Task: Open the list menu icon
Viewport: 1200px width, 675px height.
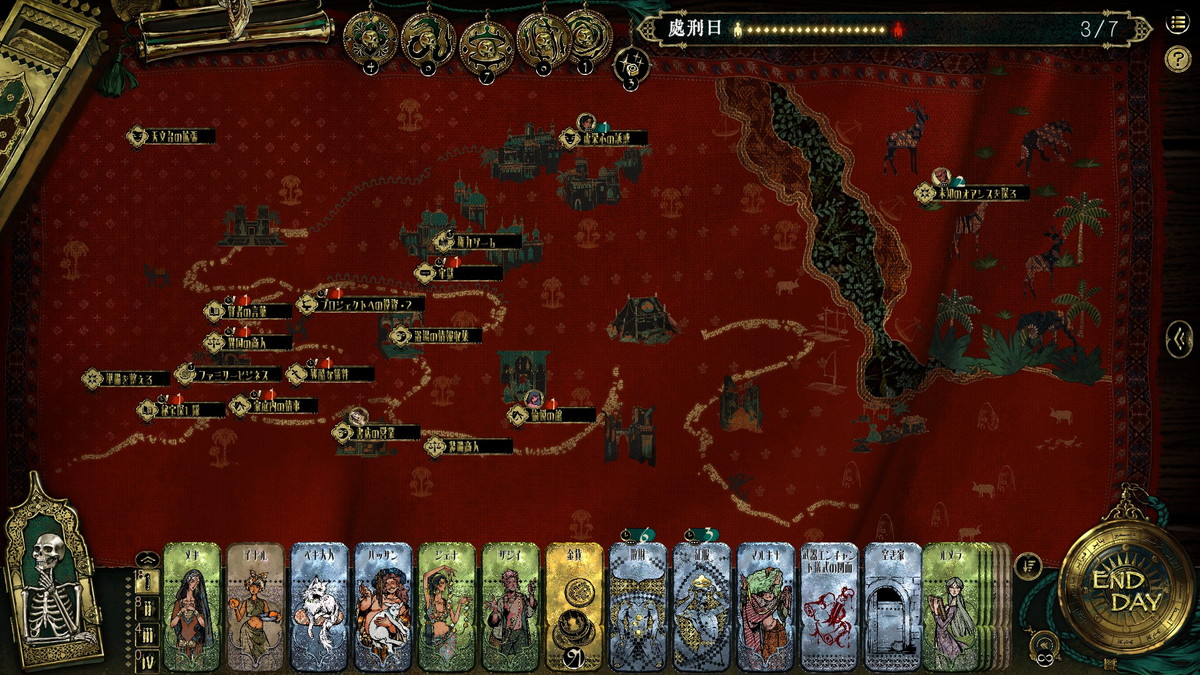Action: (x=1178, y=24)
